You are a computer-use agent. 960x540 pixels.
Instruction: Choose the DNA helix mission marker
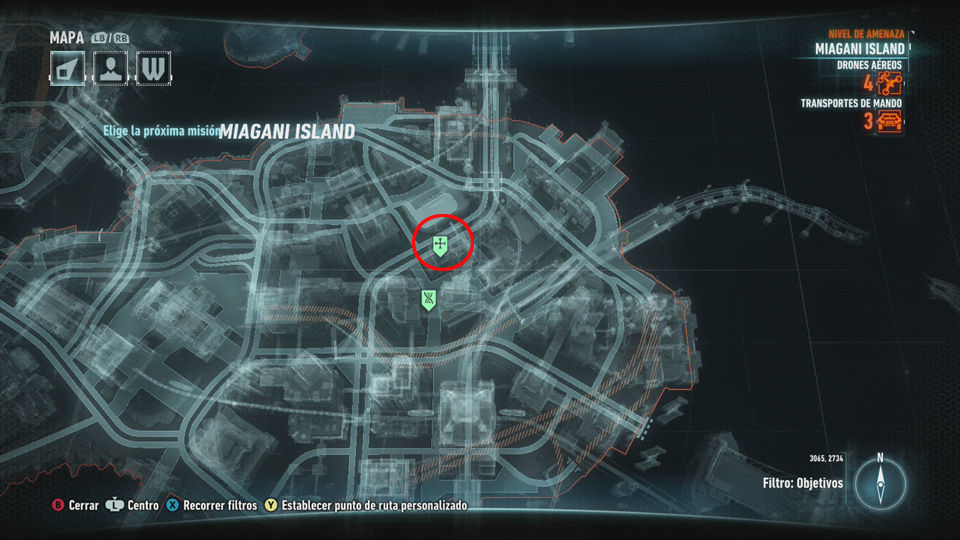[x=428, y=299]
